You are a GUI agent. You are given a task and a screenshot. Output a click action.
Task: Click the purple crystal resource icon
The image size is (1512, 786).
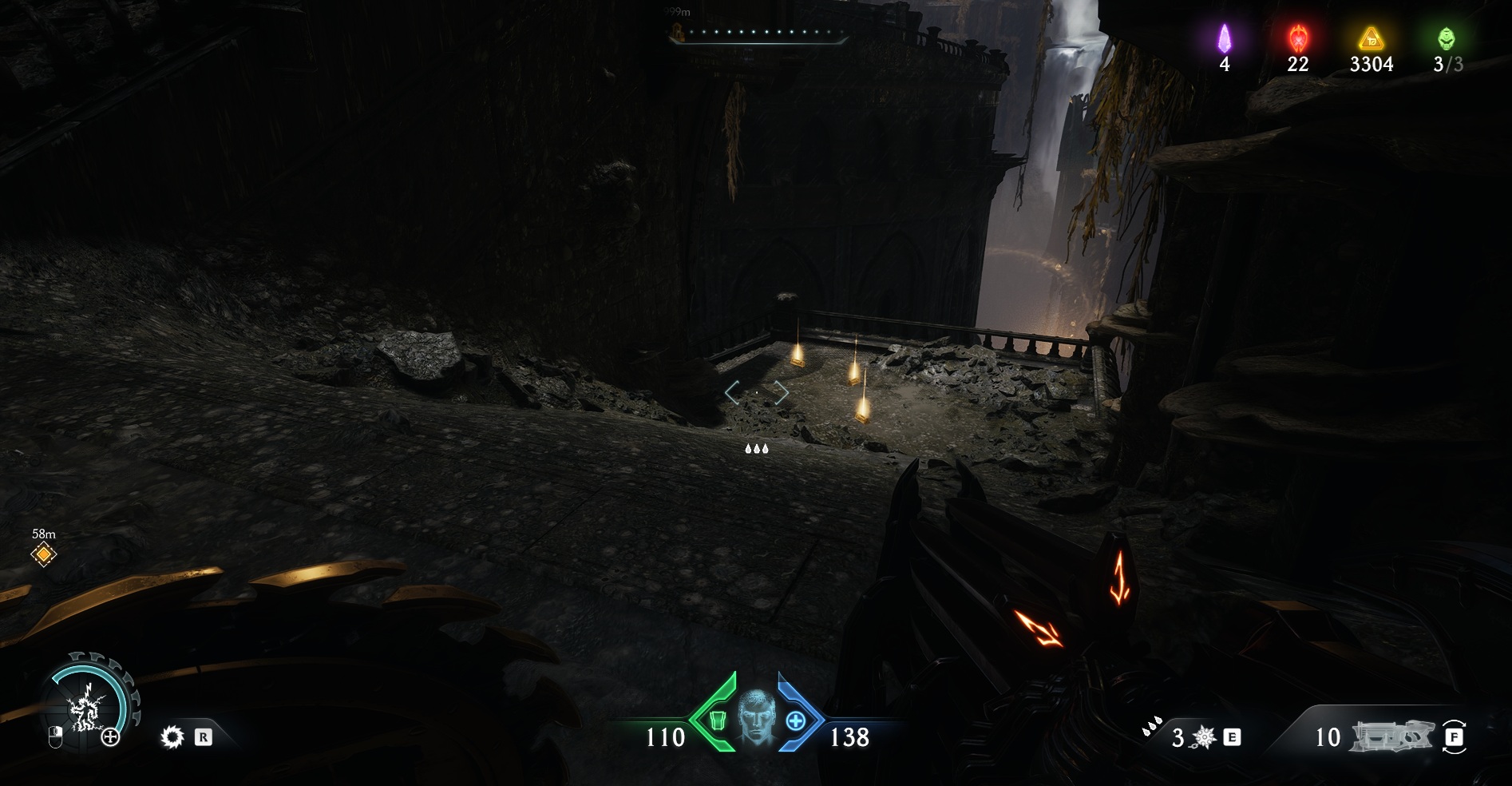[x=1225, y=38]
